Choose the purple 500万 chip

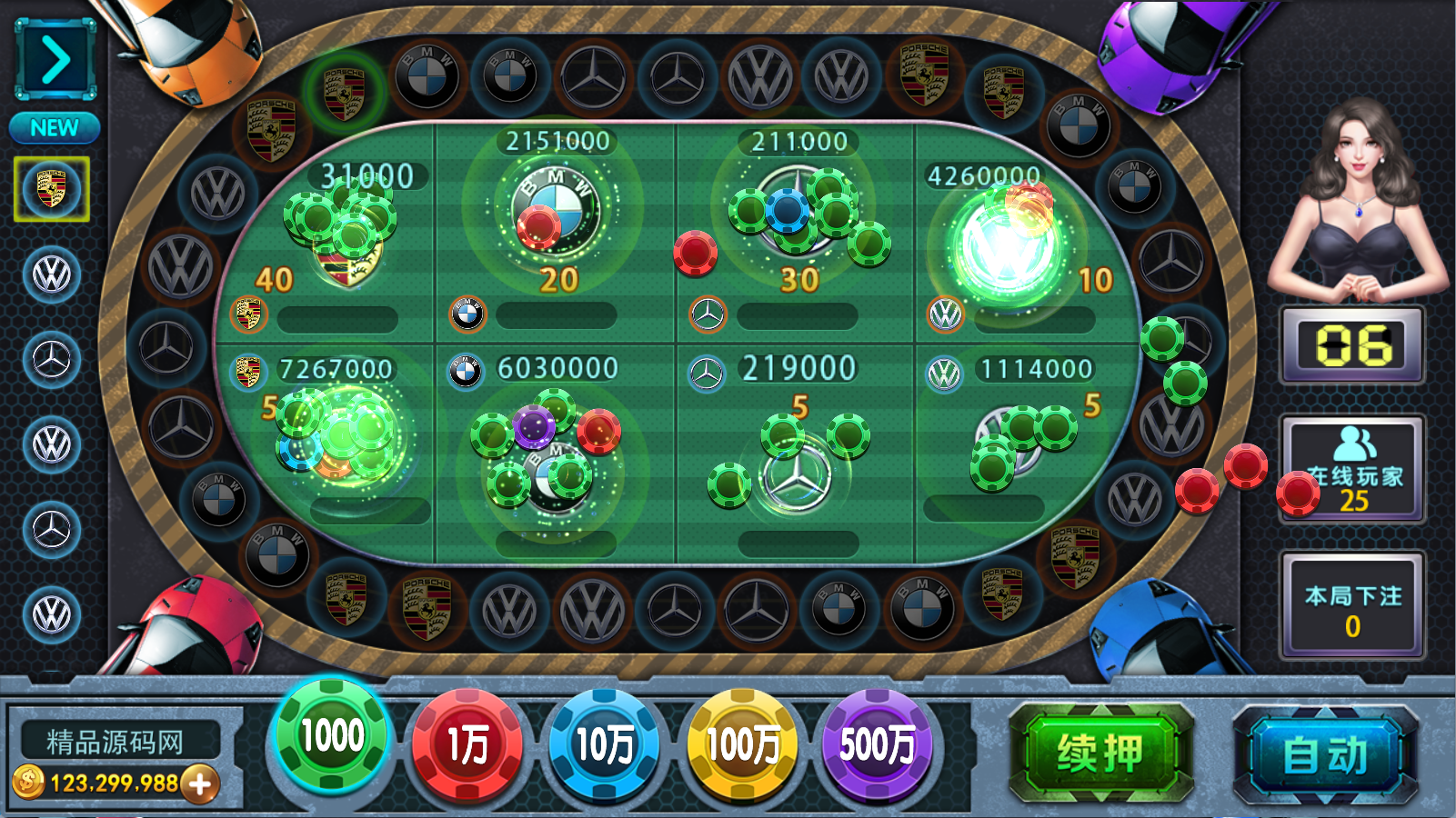click(x=878, y=745)
